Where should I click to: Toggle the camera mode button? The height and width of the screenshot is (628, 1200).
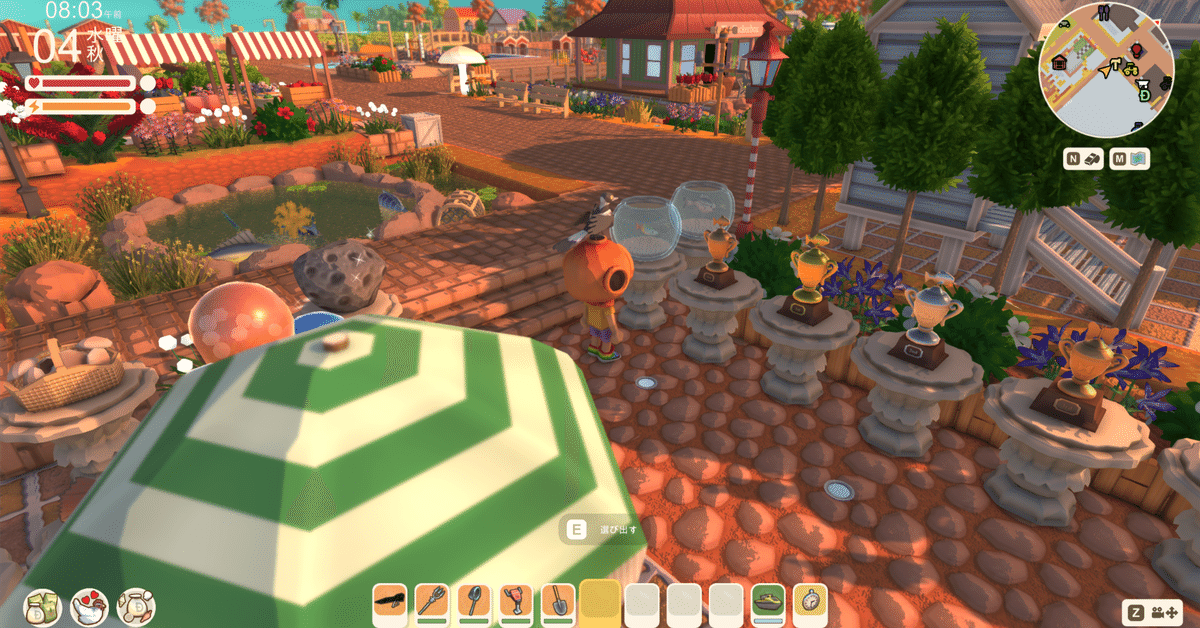pos(1151,612)
